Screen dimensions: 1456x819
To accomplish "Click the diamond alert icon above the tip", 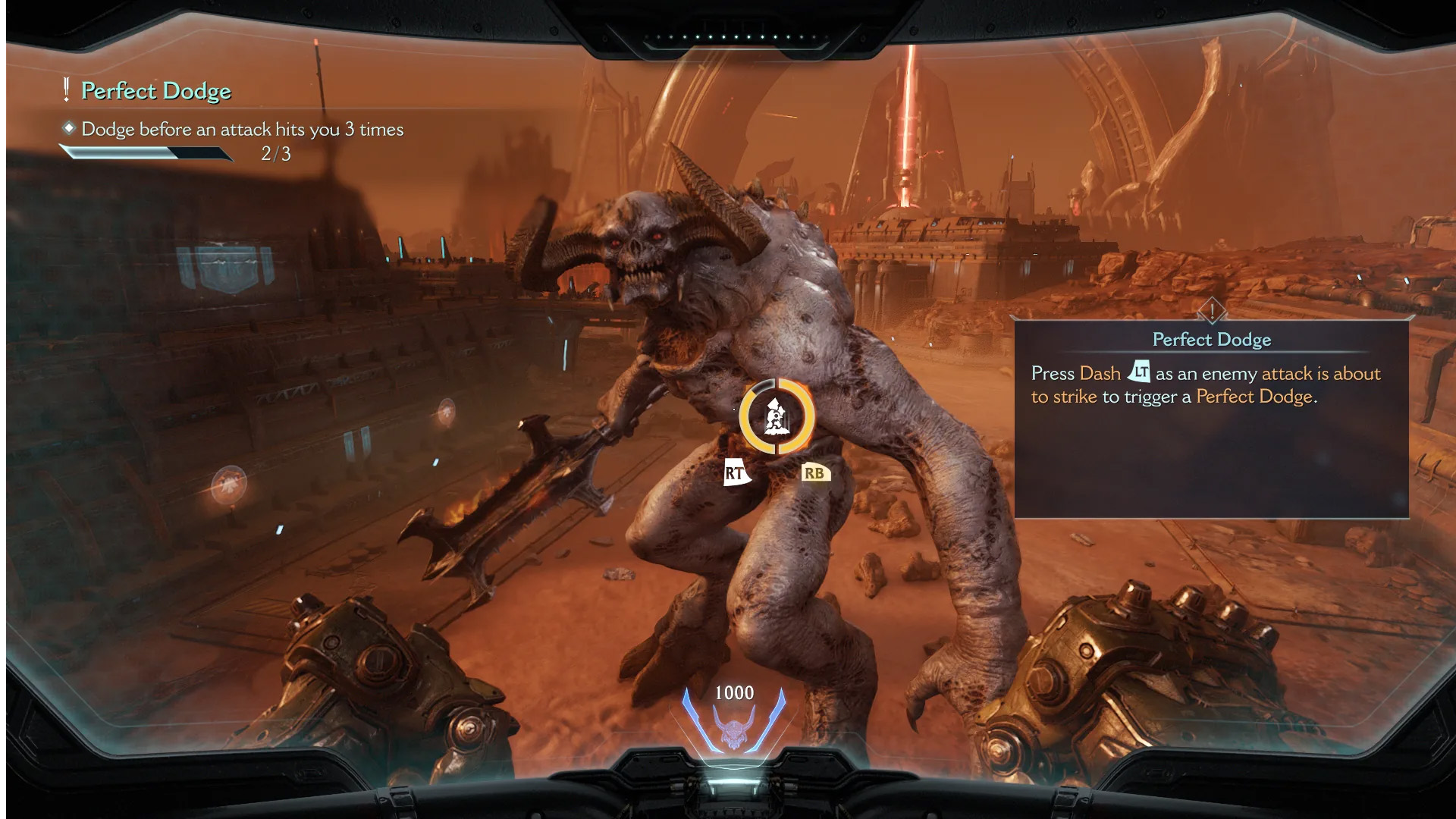I will click(x=1212, y=310).
